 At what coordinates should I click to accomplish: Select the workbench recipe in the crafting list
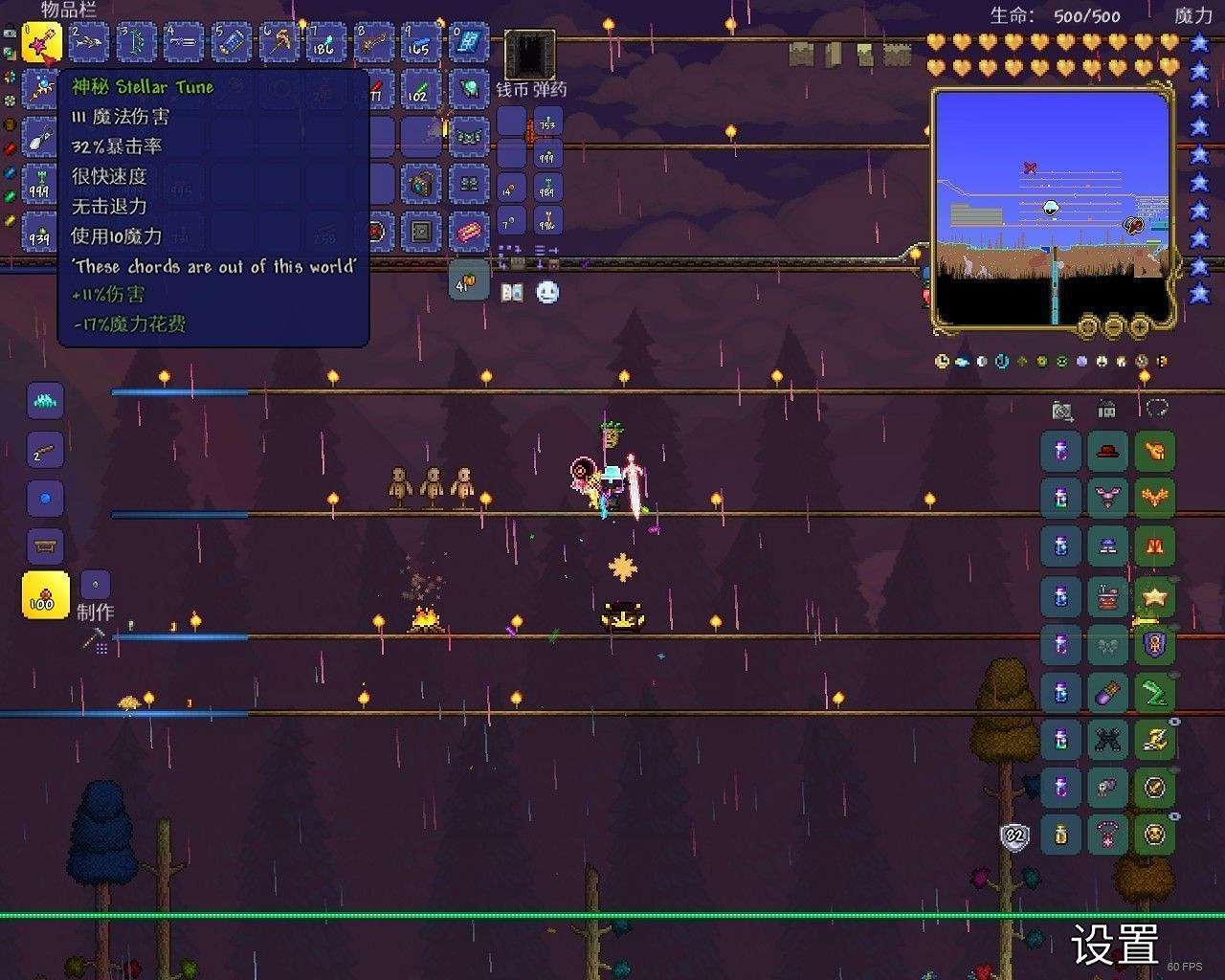[44, 544]
